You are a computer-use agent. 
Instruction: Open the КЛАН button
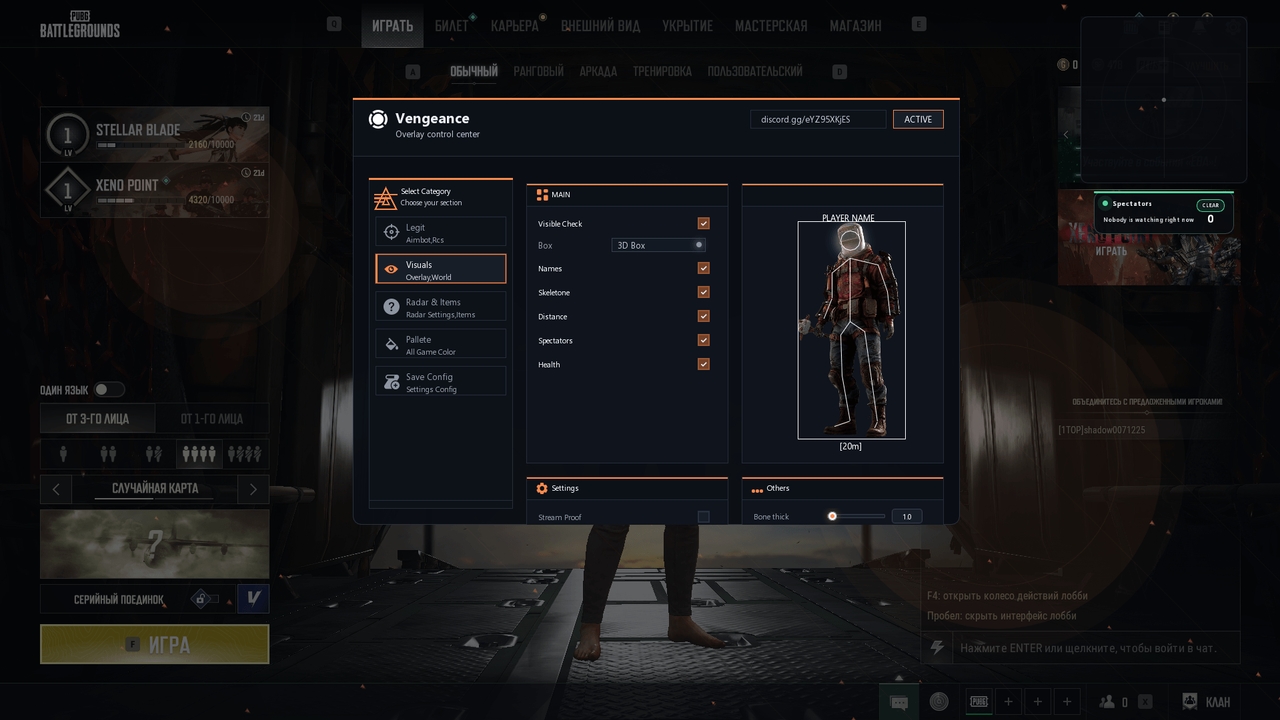click(1207, 702)
